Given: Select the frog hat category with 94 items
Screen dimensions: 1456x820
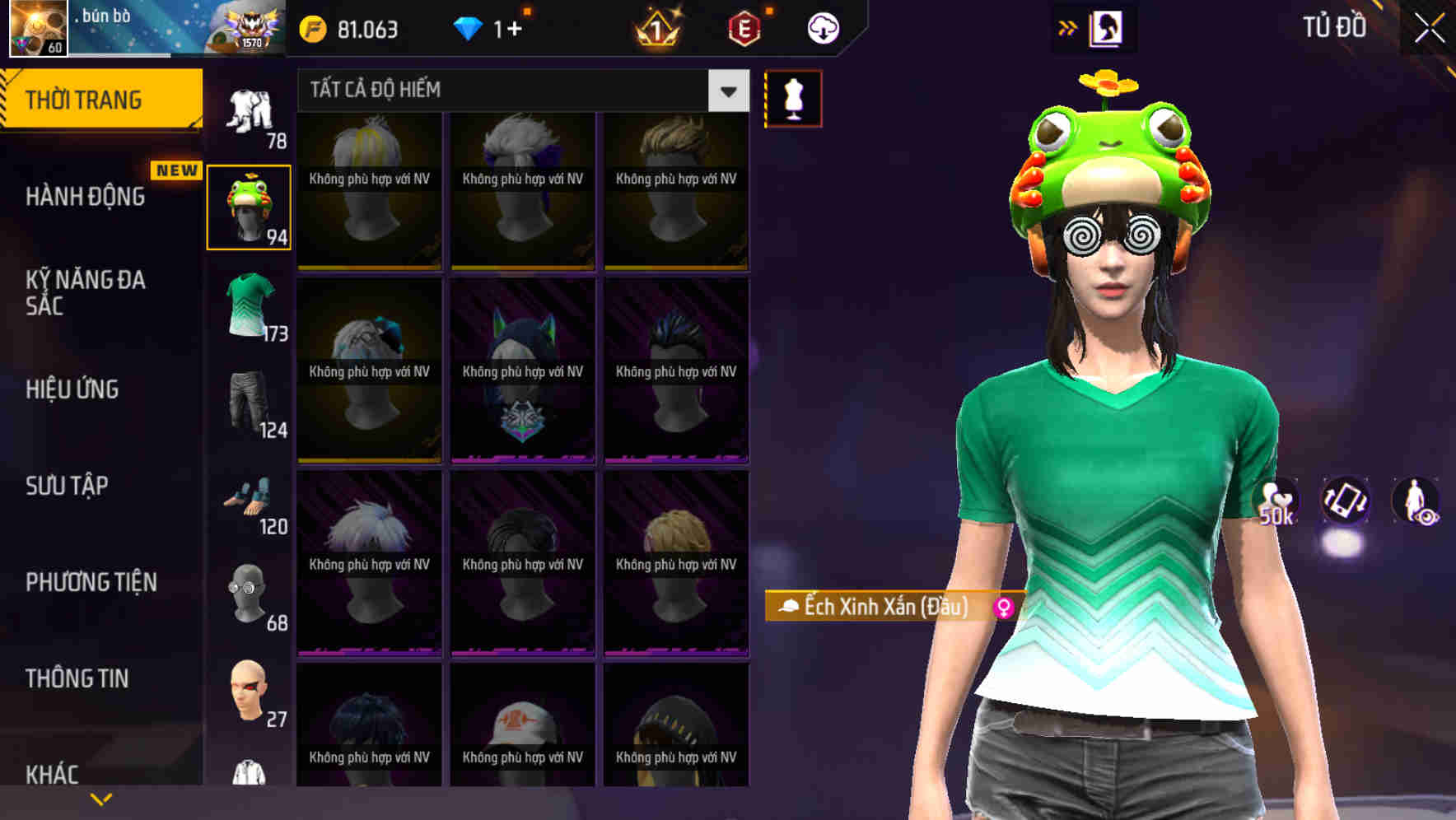Looking at the screenshot, I should 250,206.
